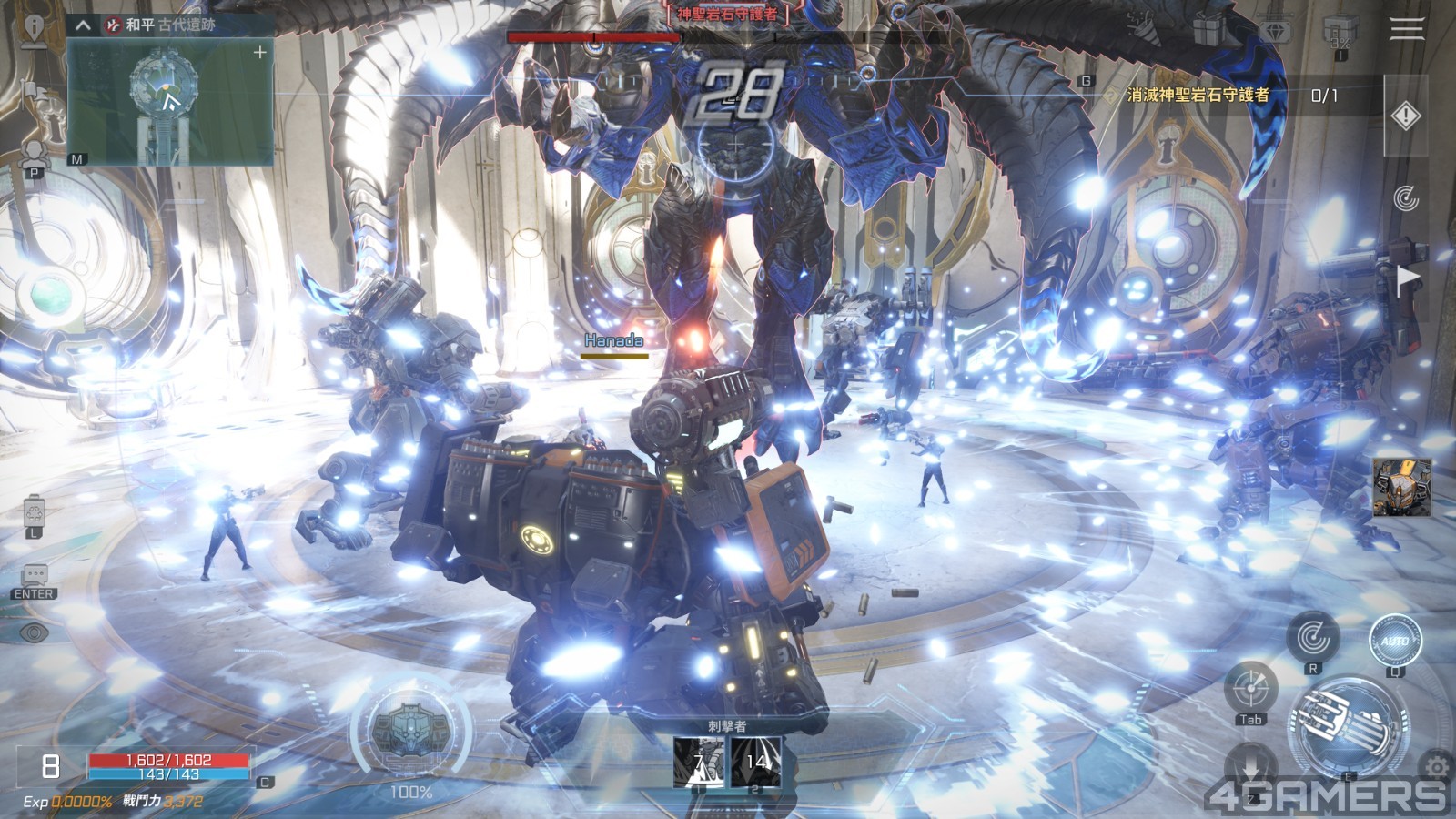Select the yellow mech portrait thumbnail
The image size is (1456, 819).
(1400, 487)
